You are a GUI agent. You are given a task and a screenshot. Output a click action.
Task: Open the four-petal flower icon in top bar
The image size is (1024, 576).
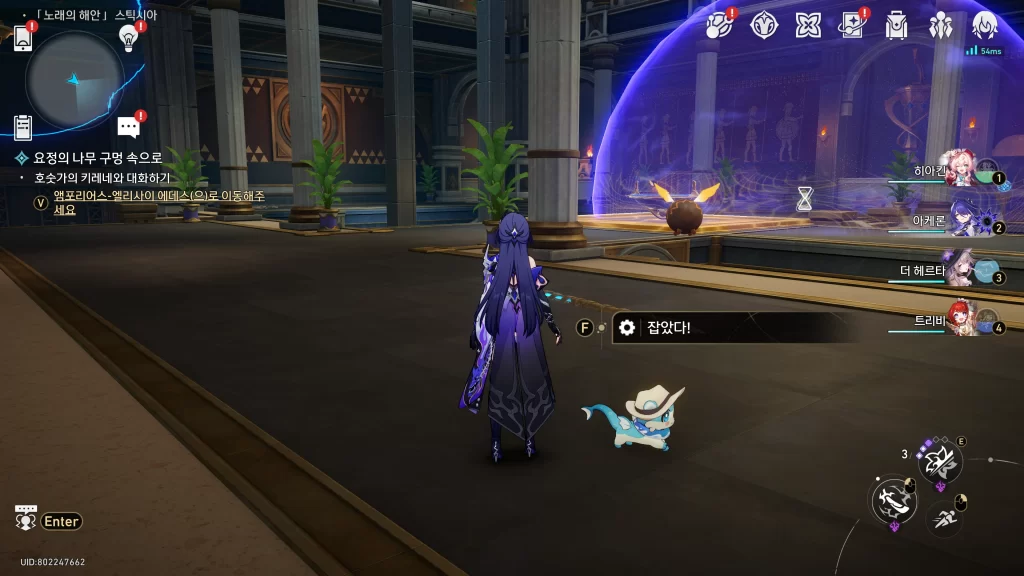pos(808,25)
